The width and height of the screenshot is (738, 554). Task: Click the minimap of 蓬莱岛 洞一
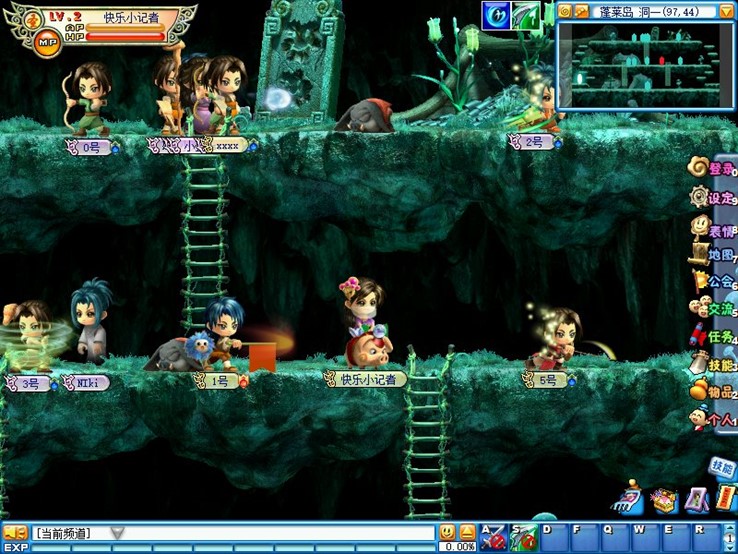[638, 64]
